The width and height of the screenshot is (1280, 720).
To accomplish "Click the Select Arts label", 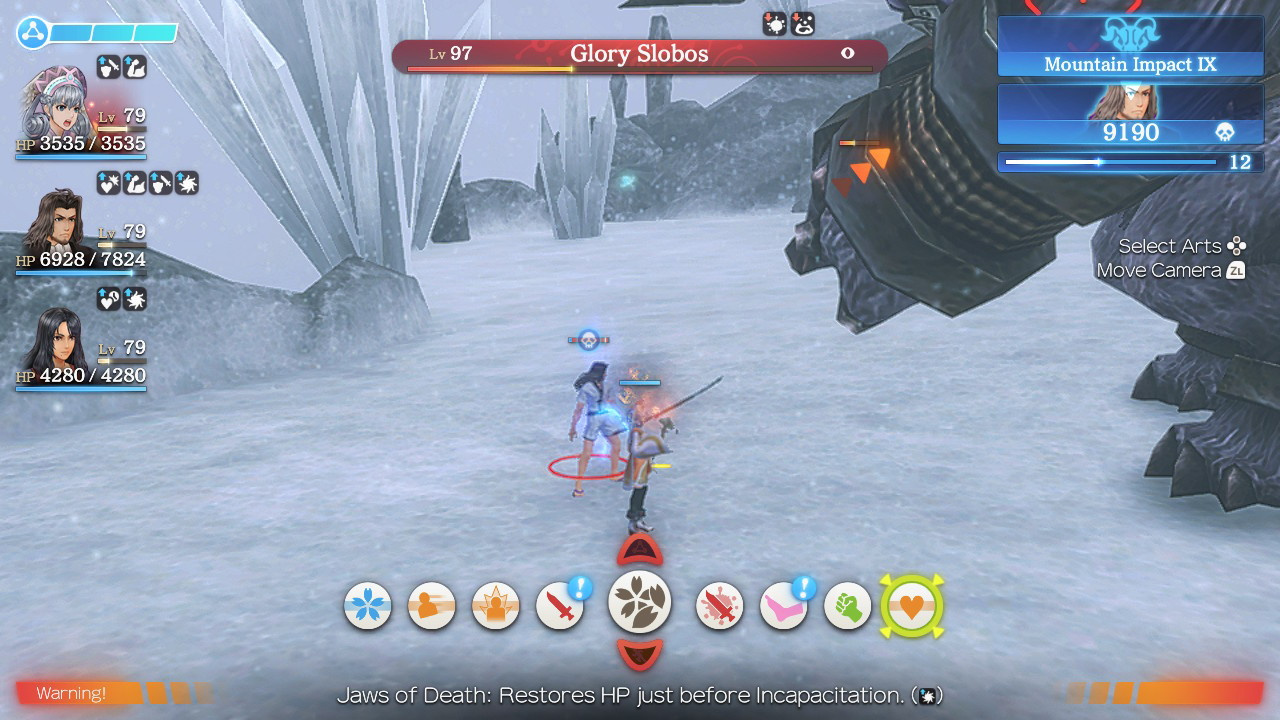I will 1172,245.
